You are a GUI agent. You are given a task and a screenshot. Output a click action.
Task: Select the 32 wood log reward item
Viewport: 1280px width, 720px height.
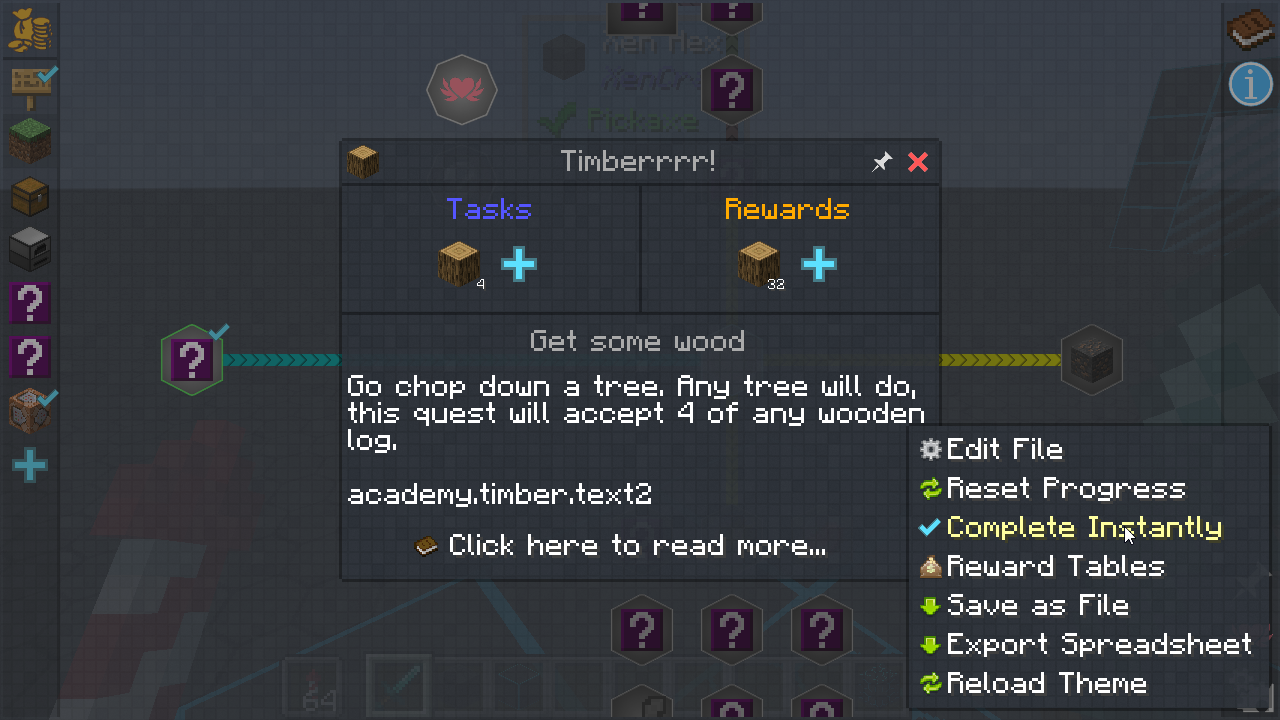click(x=758, y=265)
